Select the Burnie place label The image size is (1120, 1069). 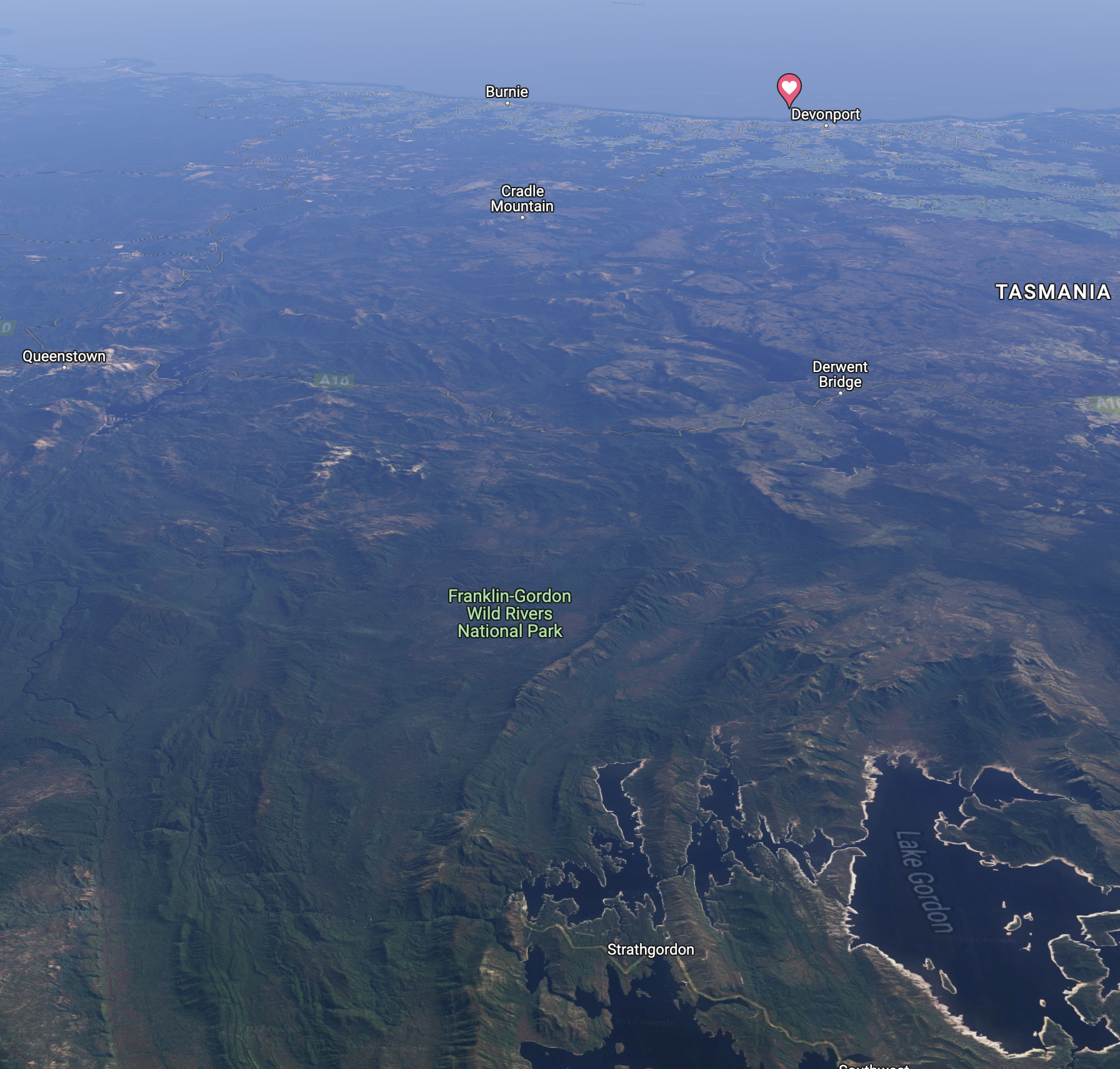coord(507,92)
